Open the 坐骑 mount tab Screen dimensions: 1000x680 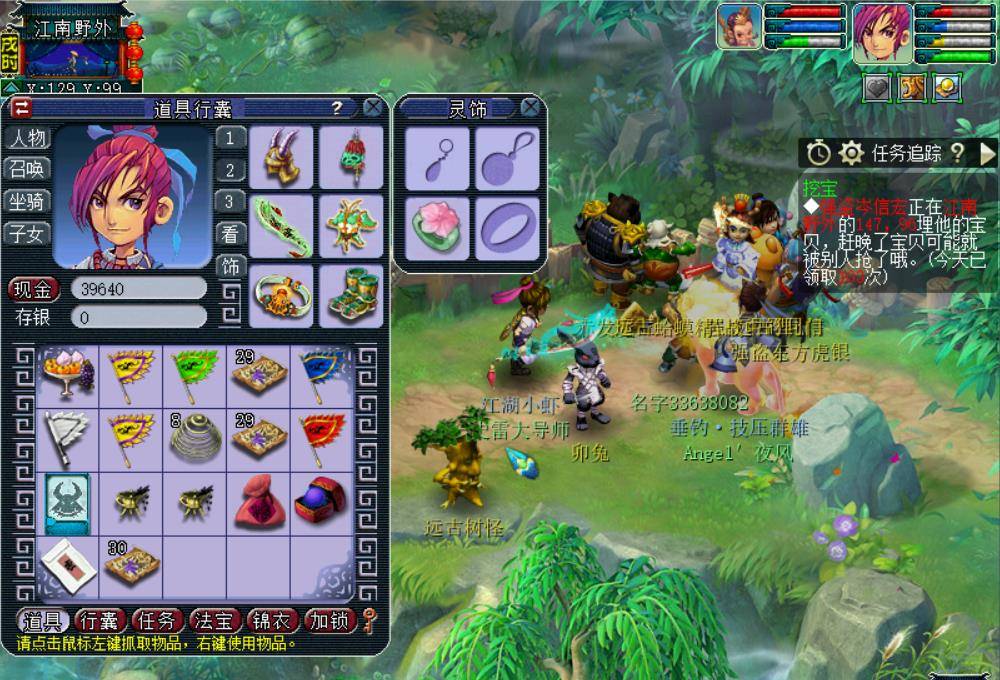(27, 201)
